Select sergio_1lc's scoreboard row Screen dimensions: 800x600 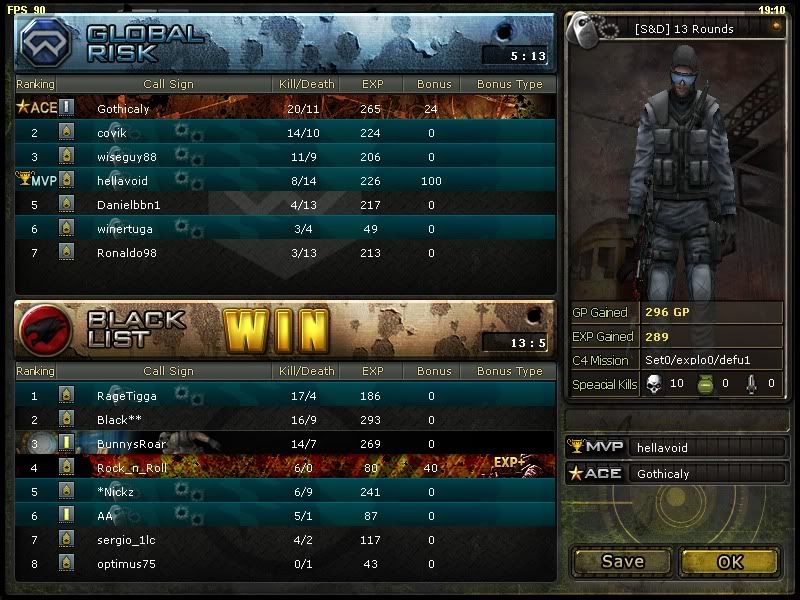(x=284, y=540)
